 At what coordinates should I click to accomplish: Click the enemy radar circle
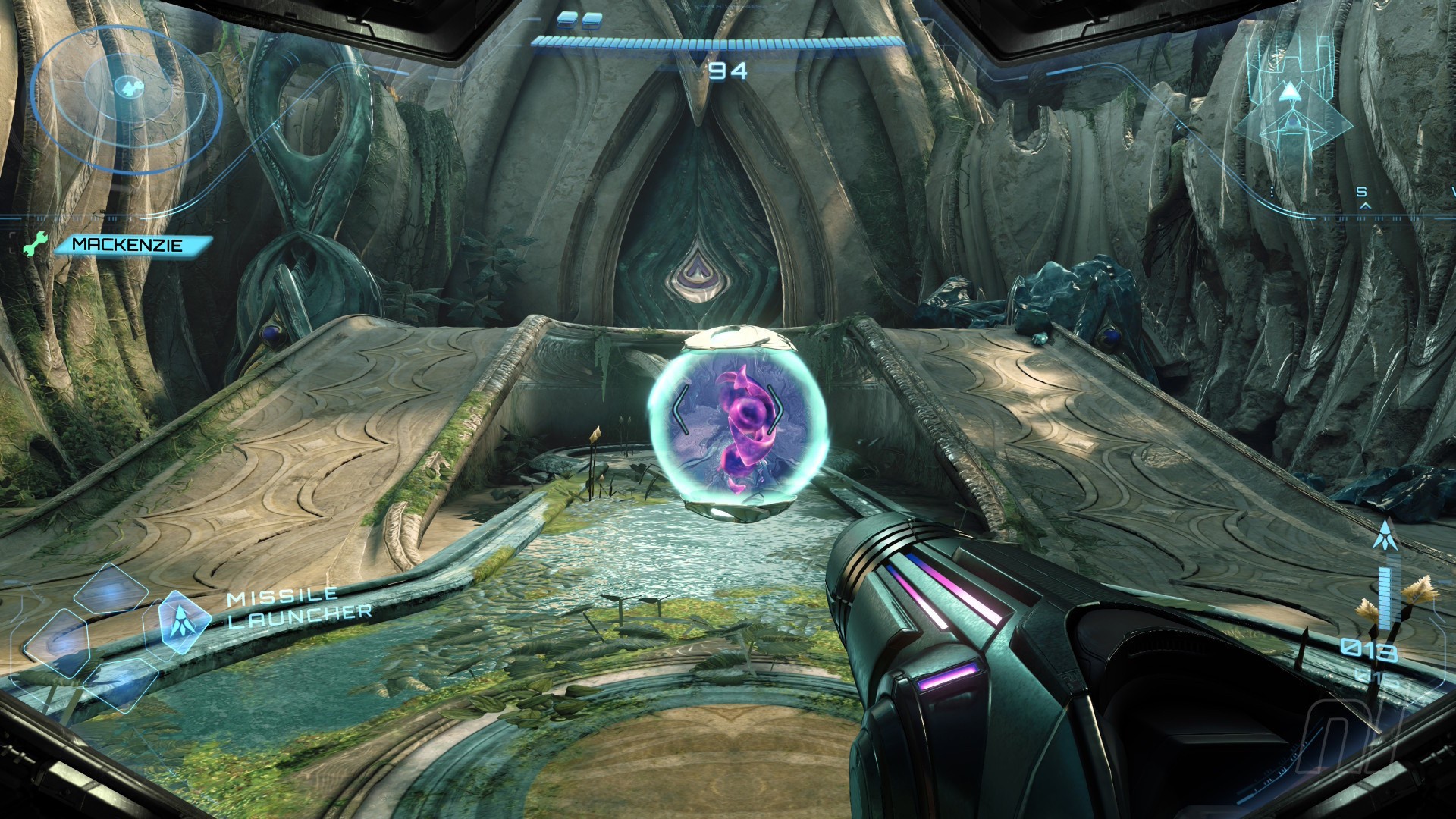[x=127, y=93]
